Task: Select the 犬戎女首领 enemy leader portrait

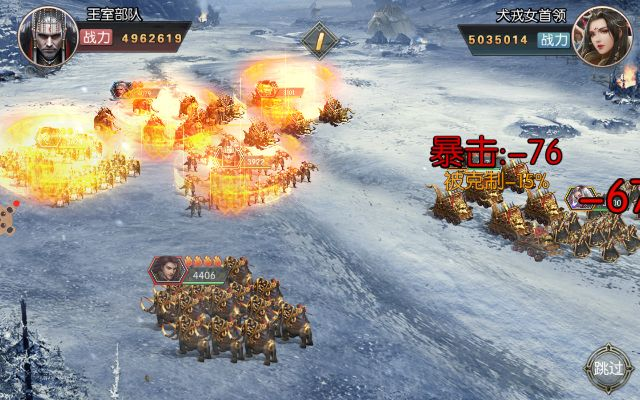Action: tap(599, 35)
